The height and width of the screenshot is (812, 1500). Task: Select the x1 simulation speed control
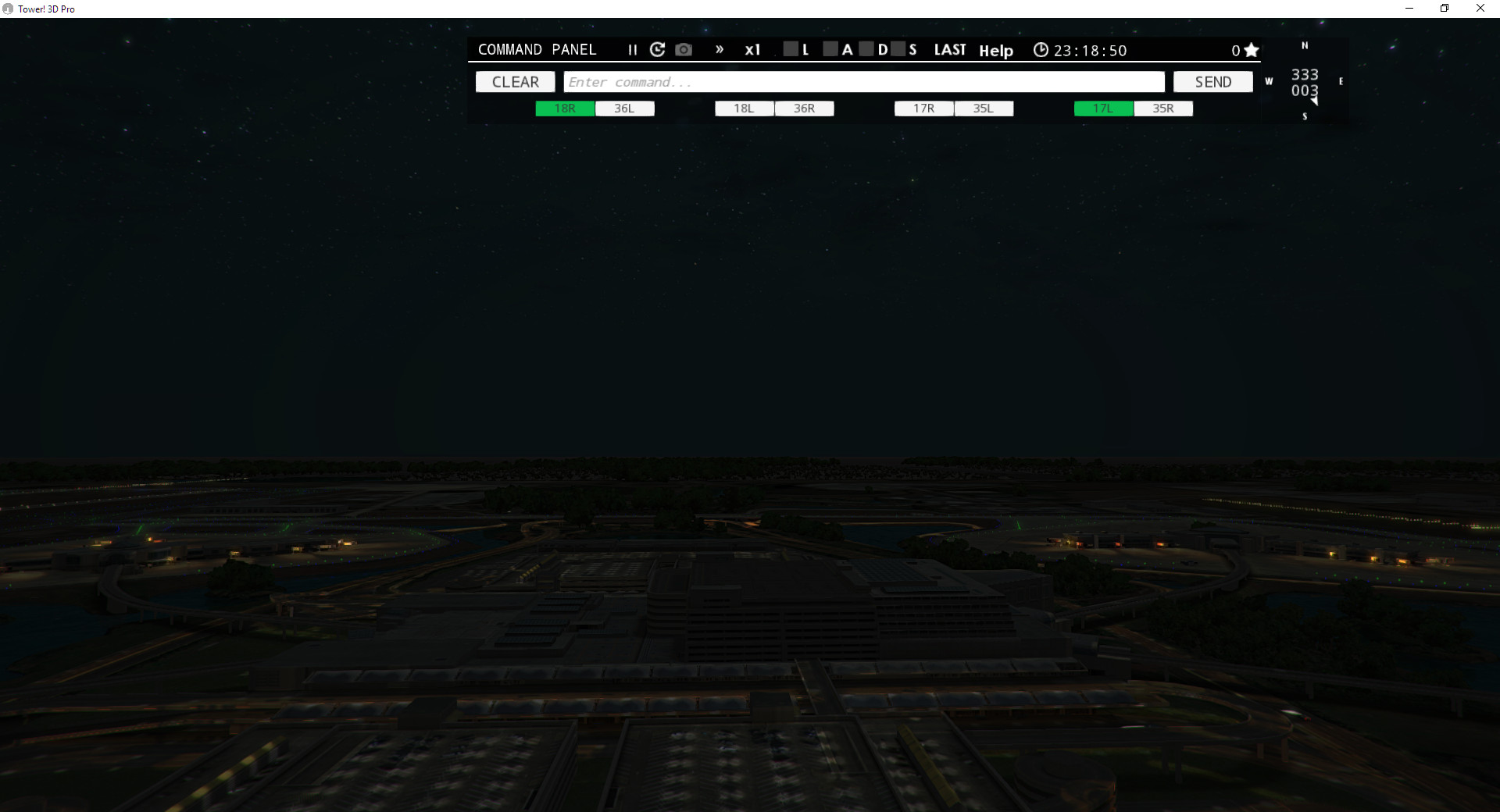coord(752,49)
